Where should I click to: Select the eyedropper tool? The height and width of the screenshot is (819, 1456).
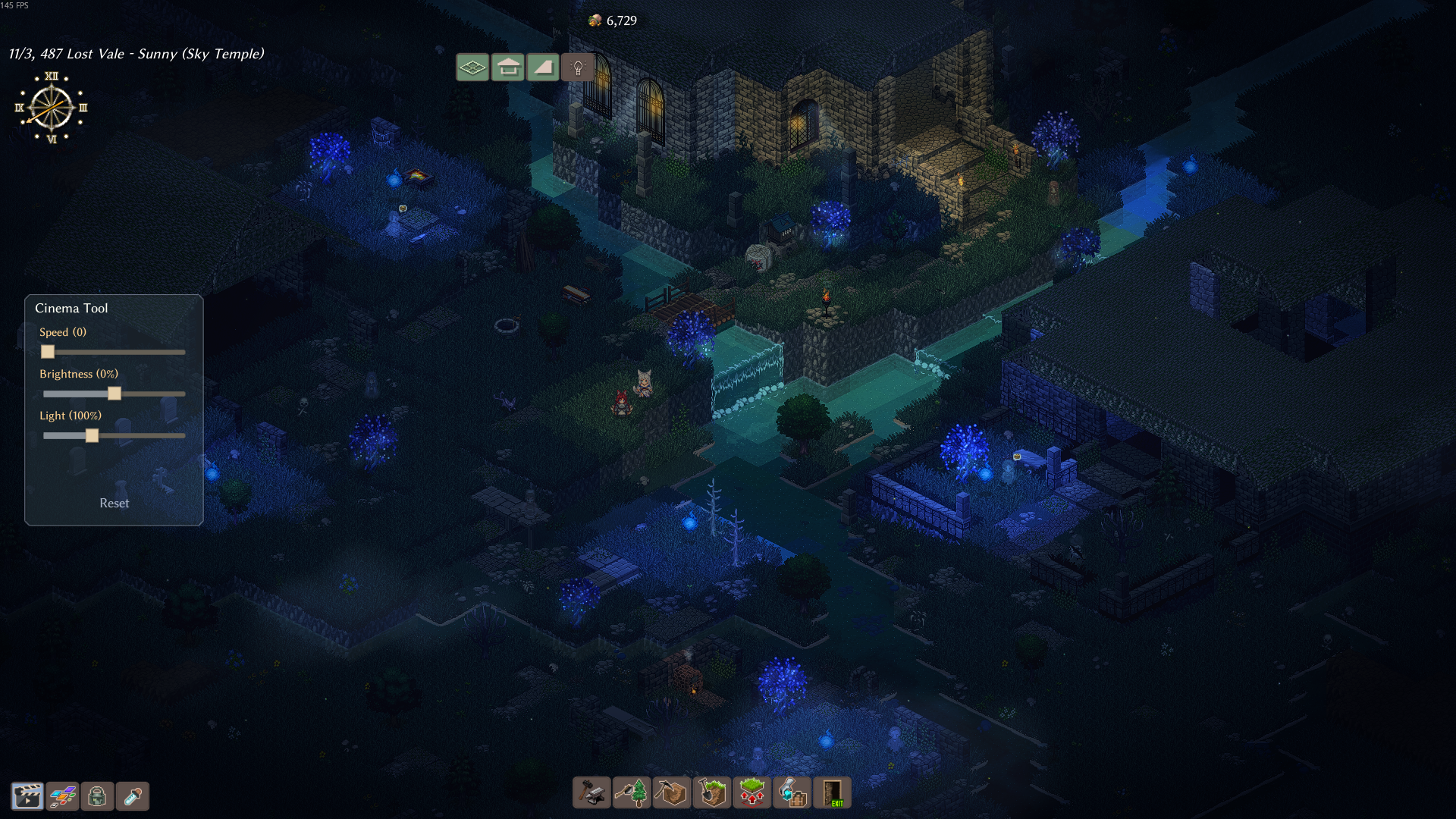tap(133, 796)
